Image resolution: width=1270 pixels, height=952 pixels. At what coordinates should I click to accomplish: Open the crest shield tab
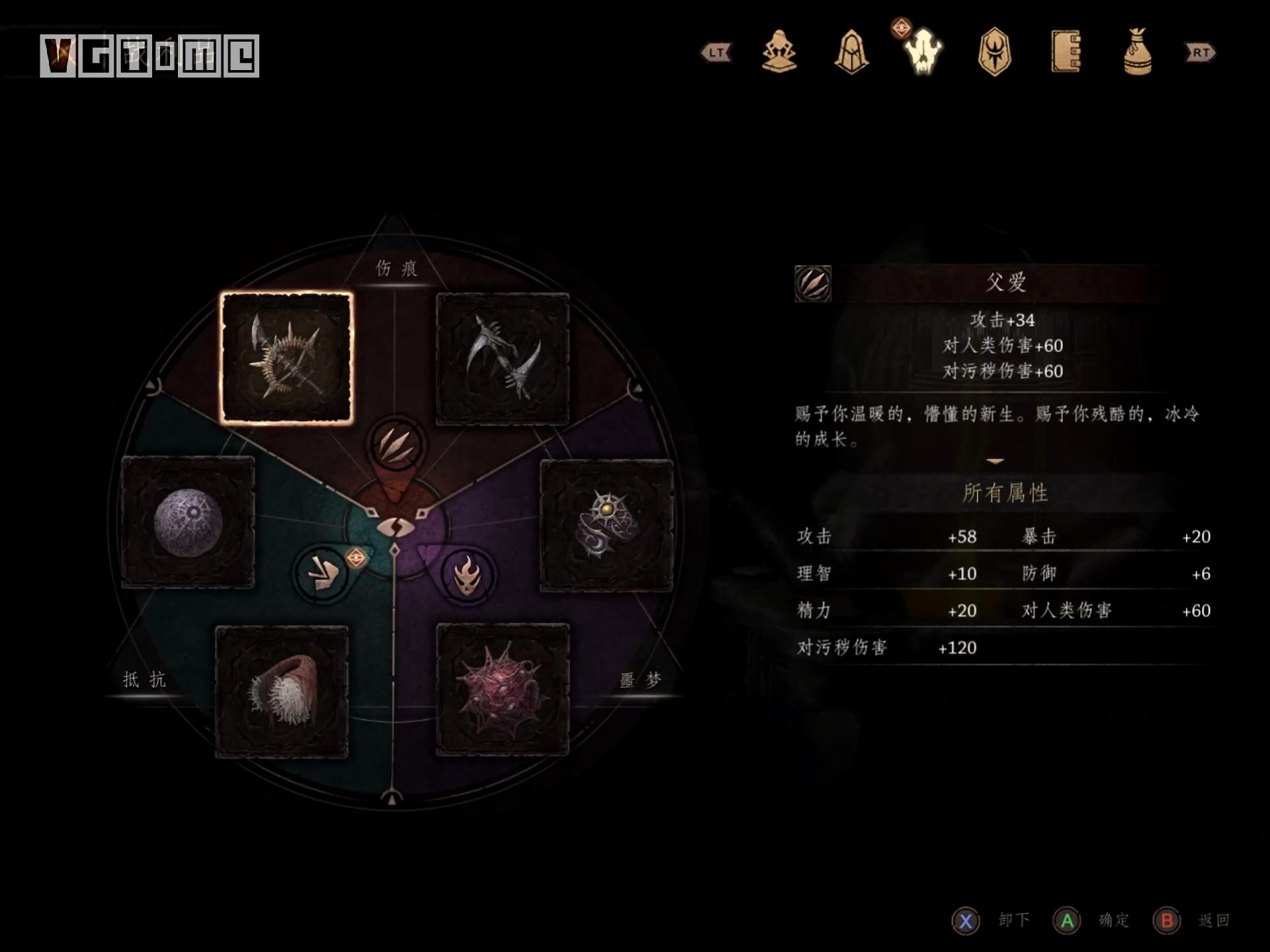995,52
